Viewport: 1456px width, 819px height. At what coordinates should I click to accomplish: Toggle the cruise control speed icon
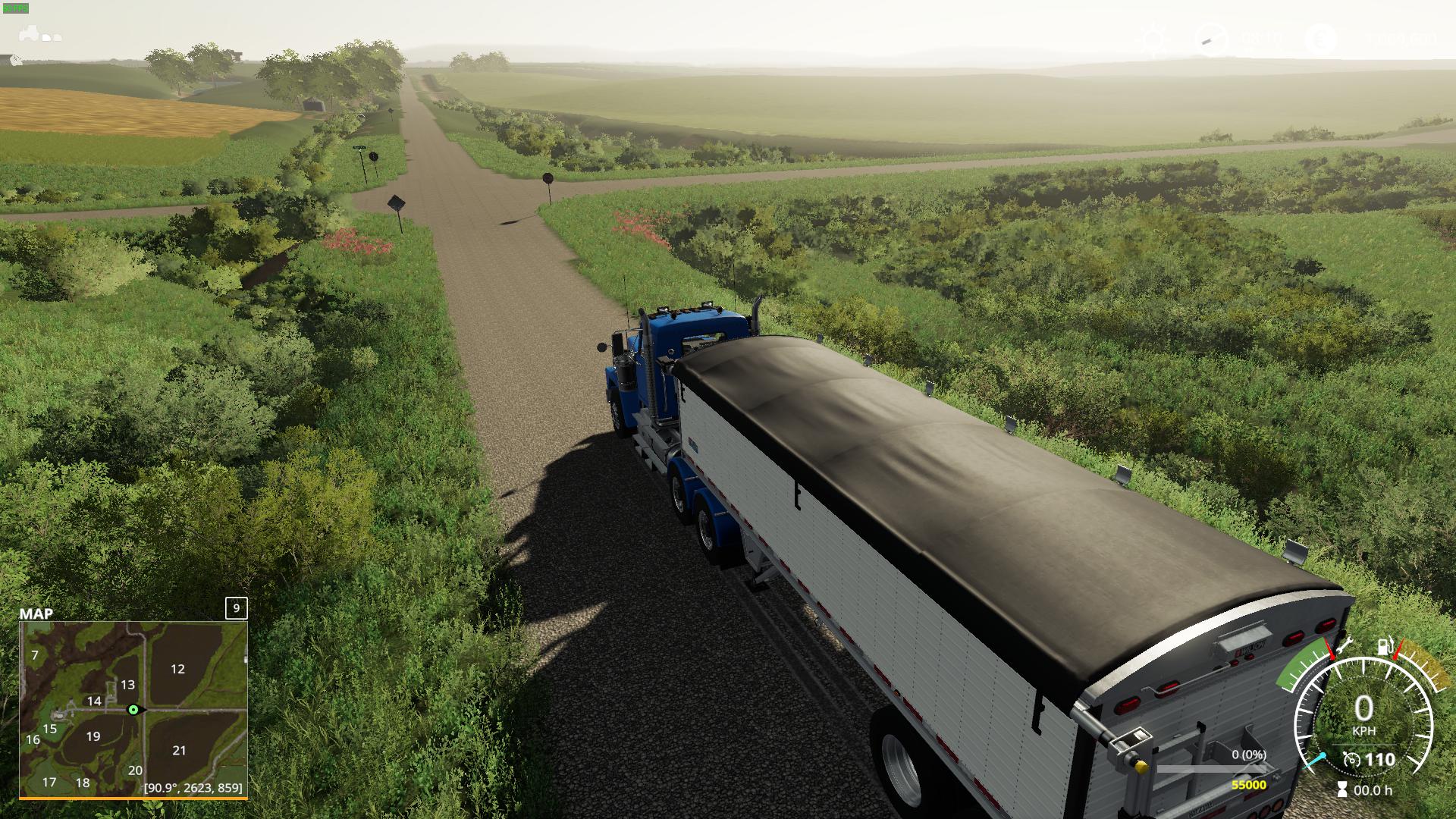(x=1351, y=760)
